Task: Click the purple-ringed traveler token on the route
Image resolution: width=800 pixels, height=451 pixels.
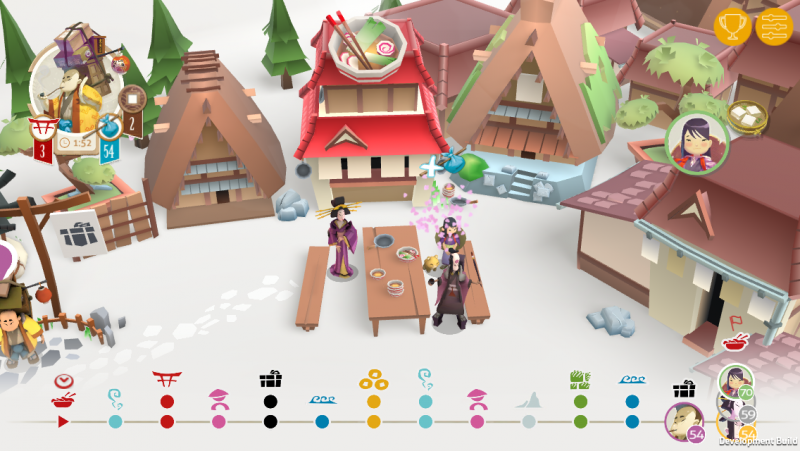Action: (x=684, y=420)
